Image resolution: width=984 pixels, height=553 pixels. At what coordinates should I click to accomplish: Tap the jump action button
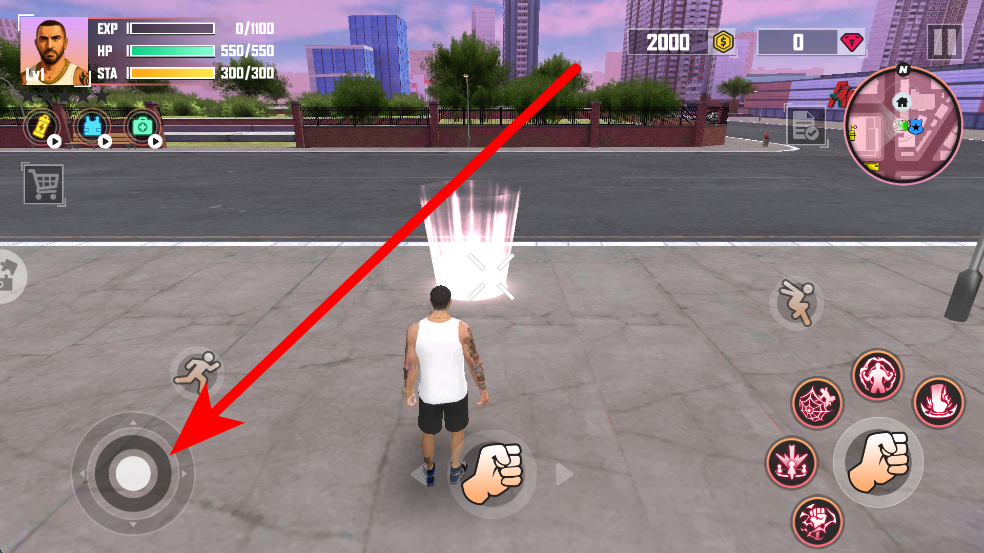[x=797, y=301]
